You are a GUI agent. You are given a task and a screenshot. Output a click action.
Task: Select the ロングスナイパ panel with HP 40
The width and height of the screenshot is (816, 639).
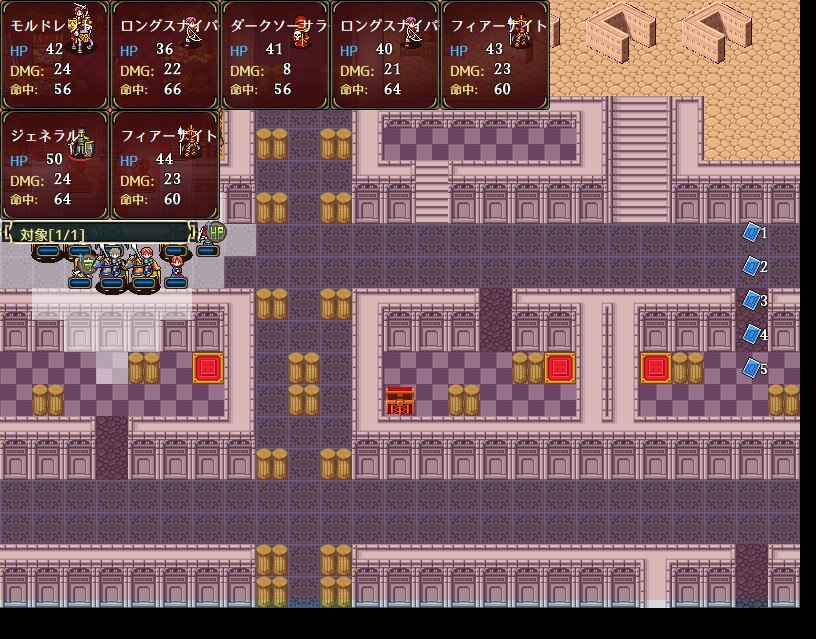385,55
